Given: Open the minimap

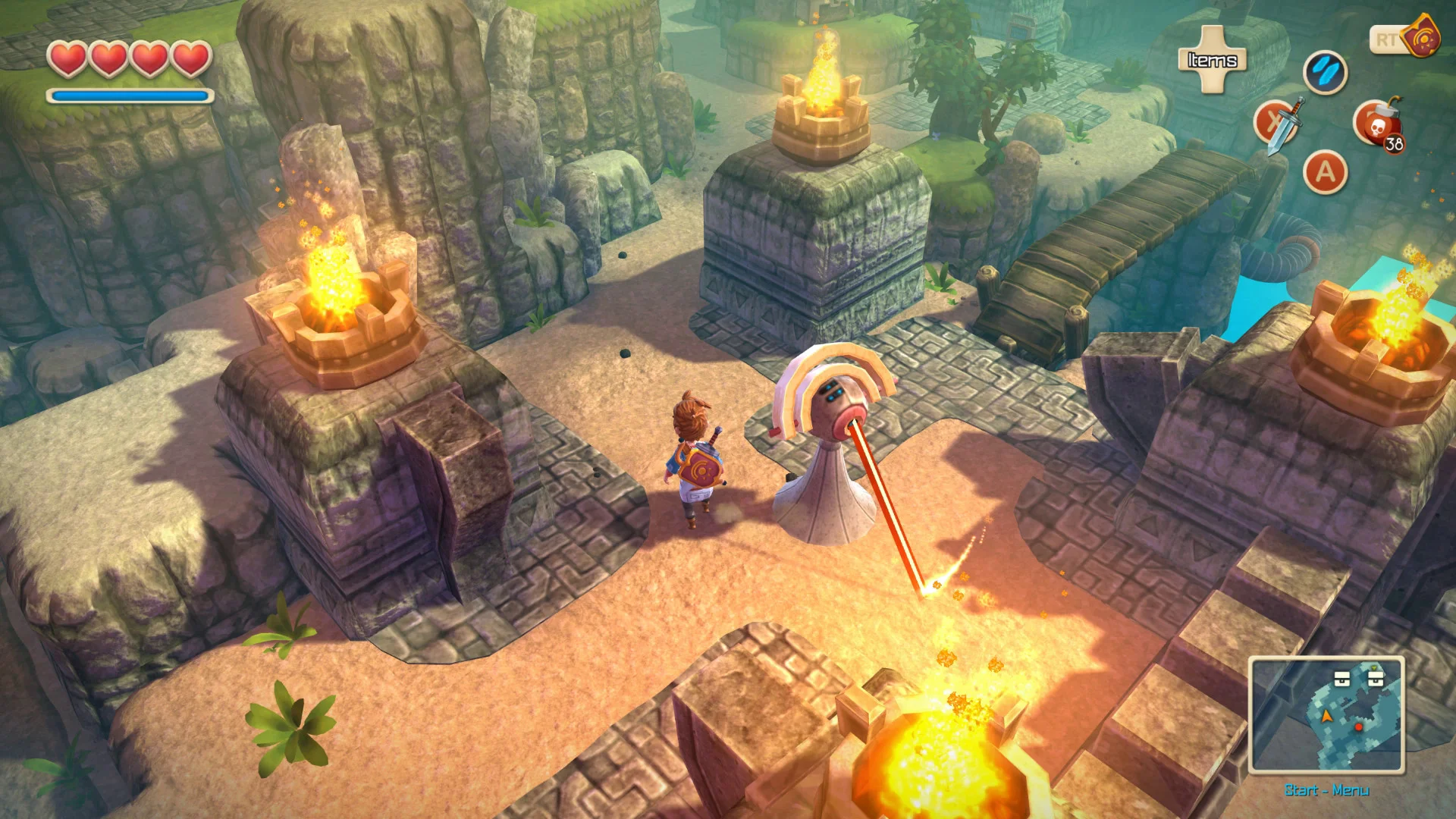Looking at the screenshot, I should [1326, 715].
